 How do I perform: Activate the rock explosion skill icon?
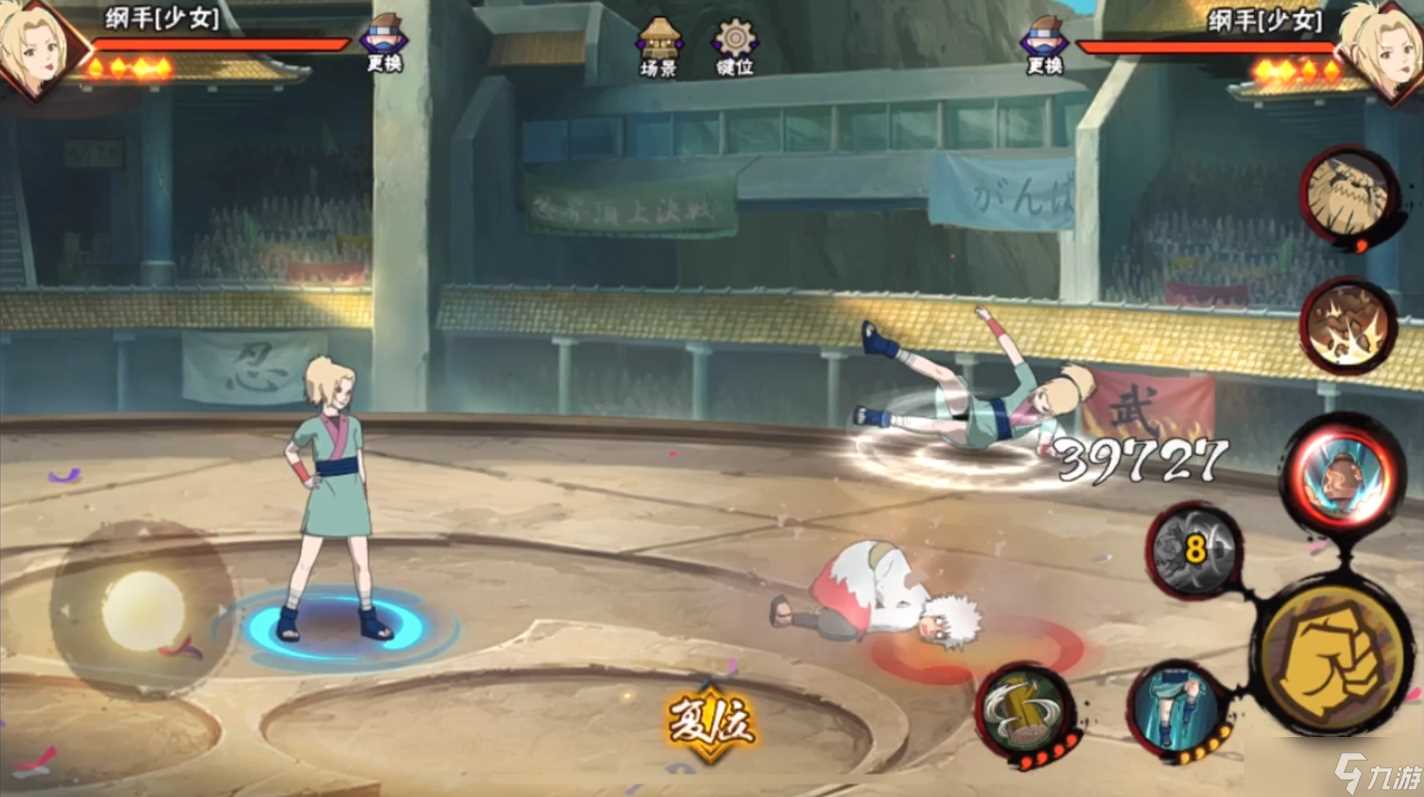(x=1348, y=326)
